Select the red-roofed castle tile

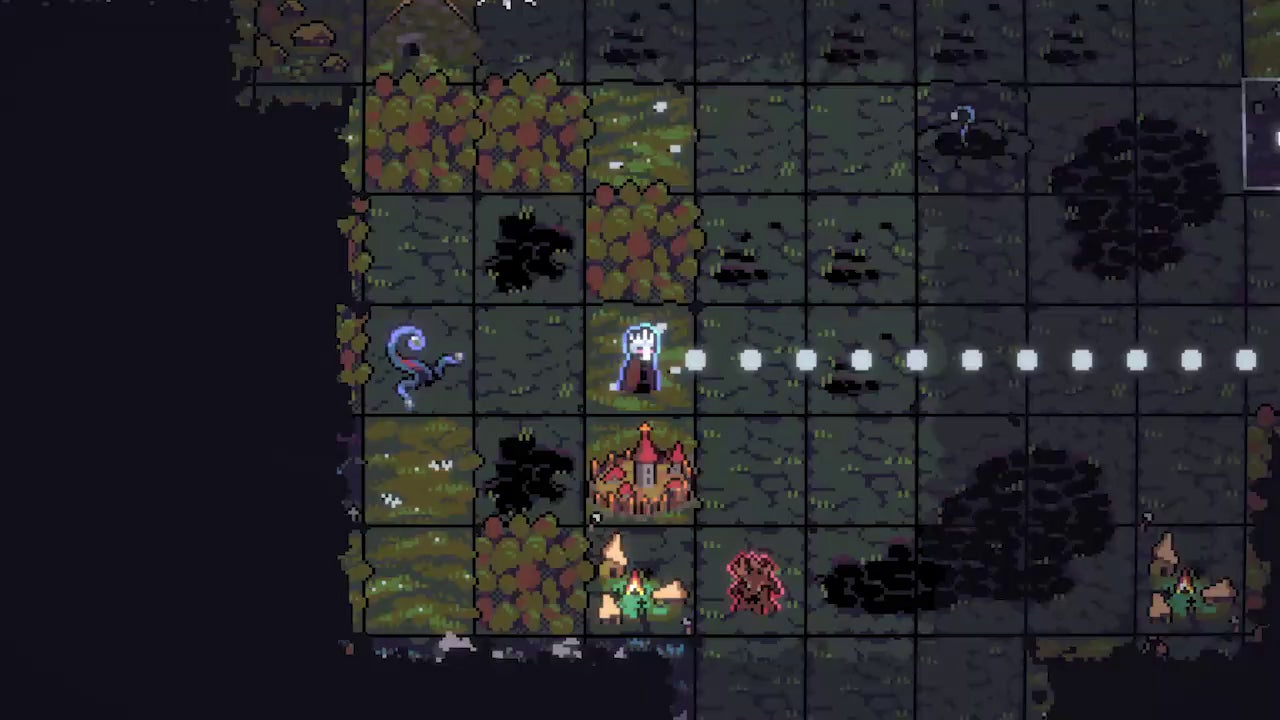[x=643, y=470]
